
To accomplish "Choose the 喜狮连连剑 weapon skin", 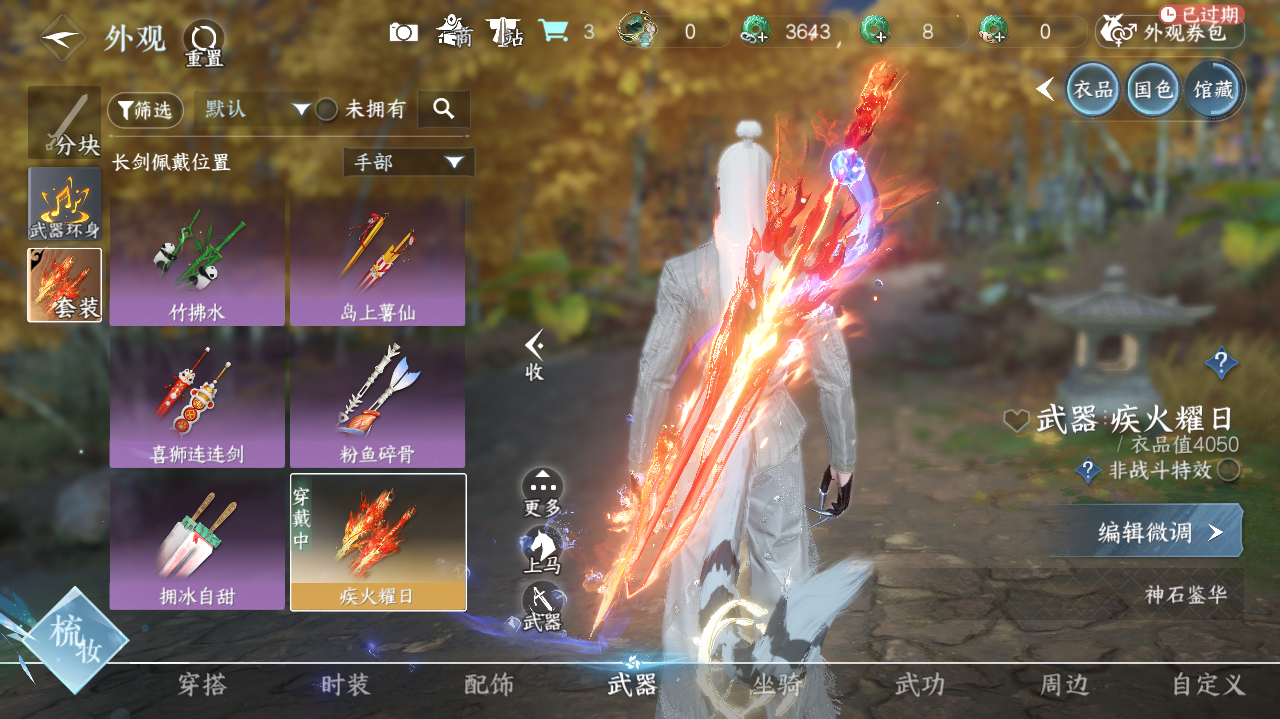I will 197,402.
